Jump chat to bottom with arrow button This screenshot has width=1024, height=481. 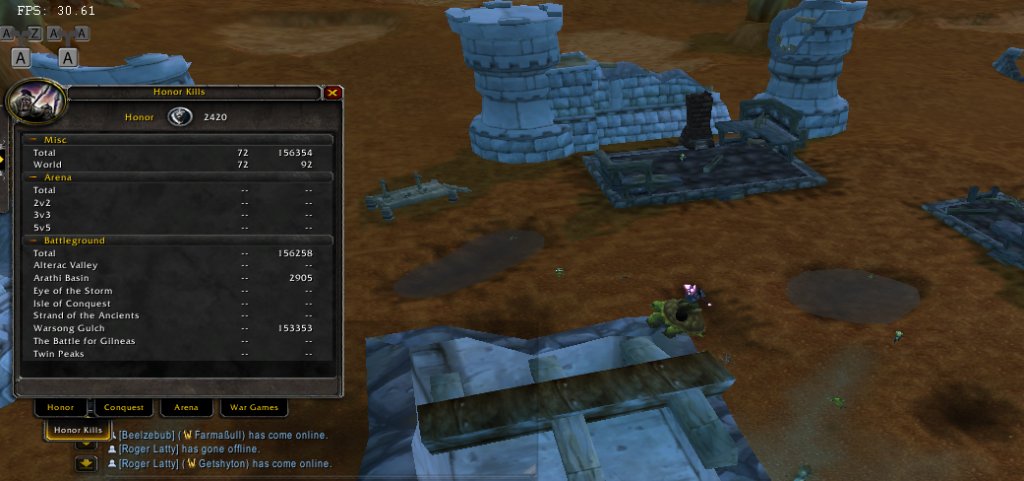coord(87,463)
